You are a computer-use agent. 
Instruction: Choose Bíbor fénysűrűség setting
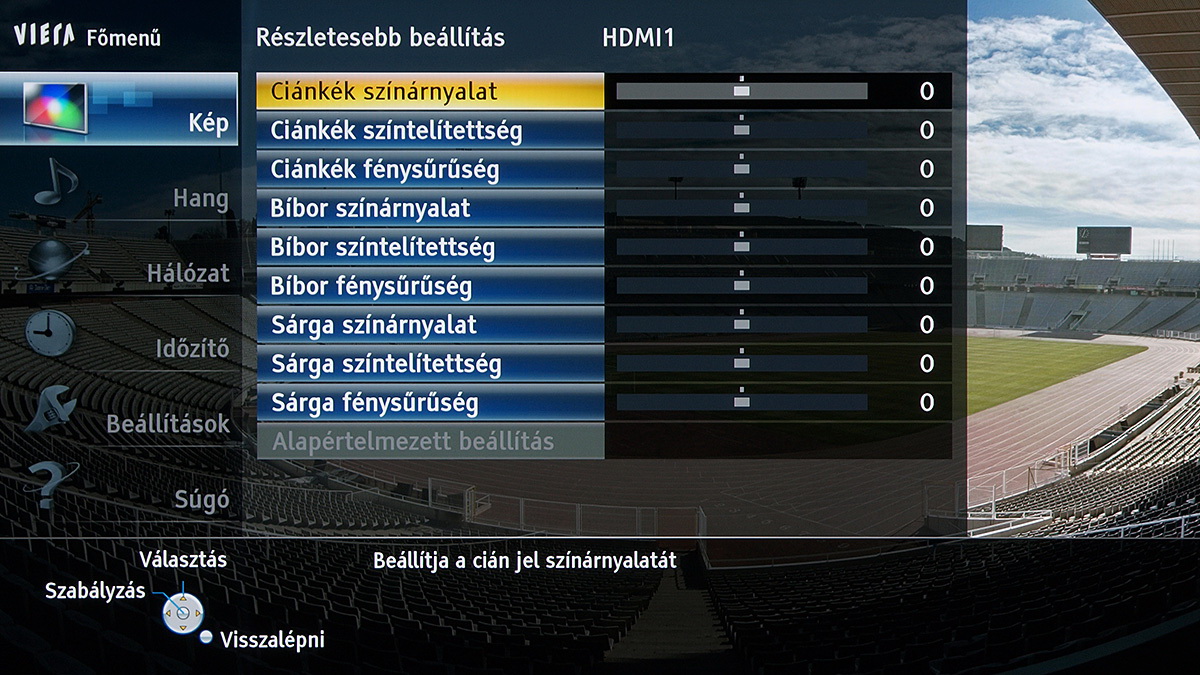point(430,286)
